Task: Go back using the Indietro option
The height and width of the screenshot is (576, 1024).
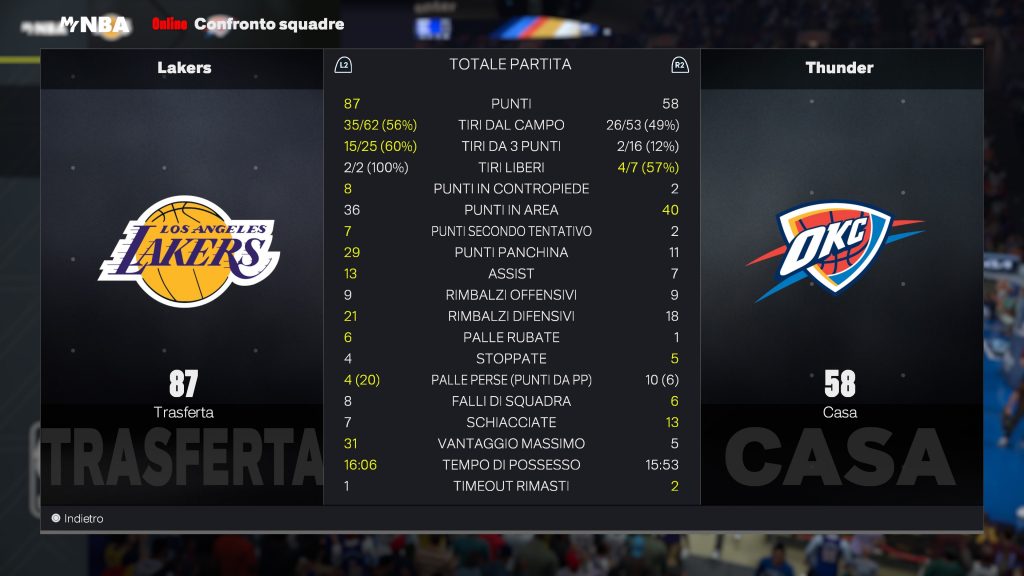Action: pos(78,519)
